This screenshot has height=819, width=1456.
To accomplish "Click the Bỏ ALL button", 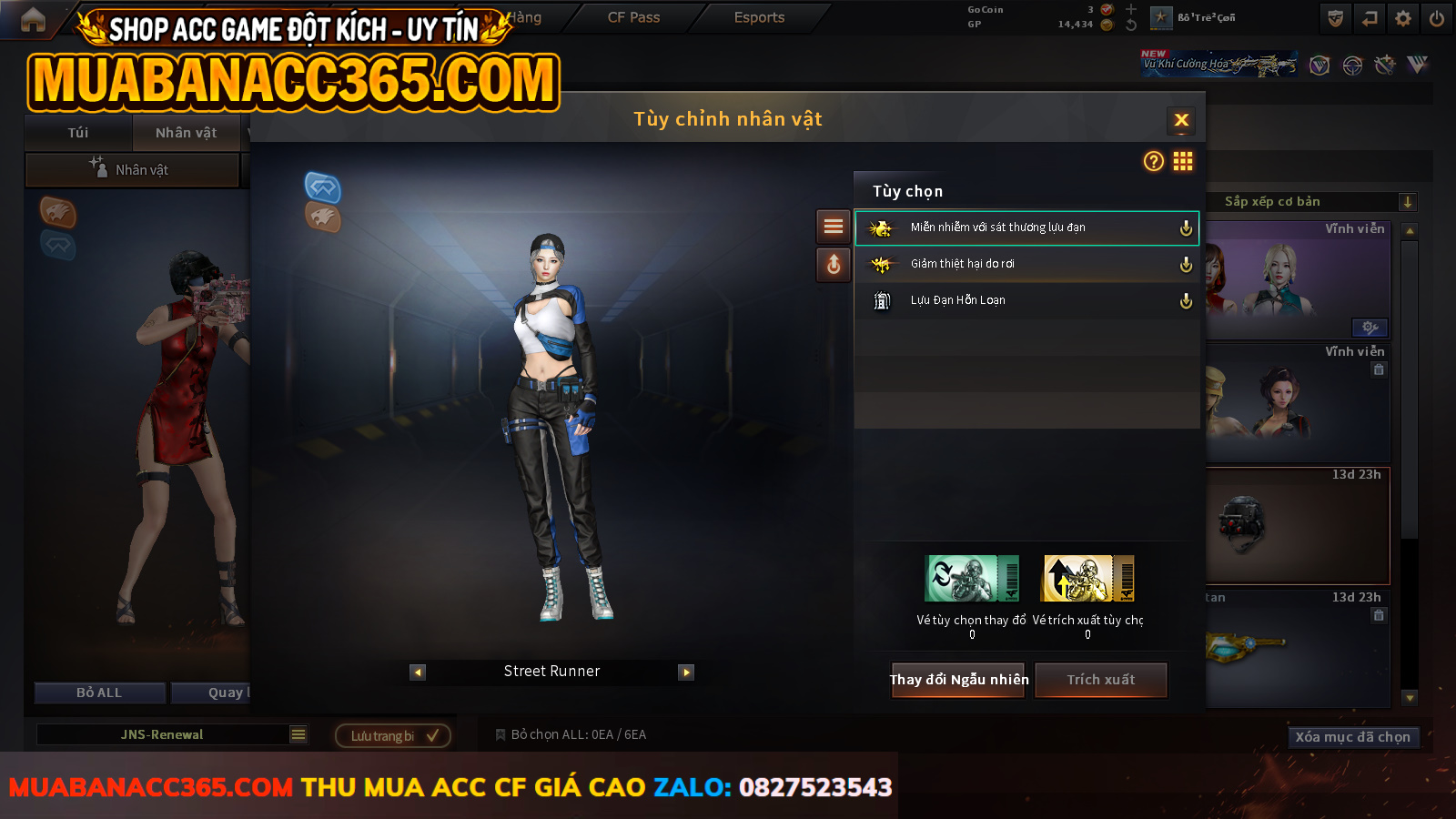I will pos(99,693).
